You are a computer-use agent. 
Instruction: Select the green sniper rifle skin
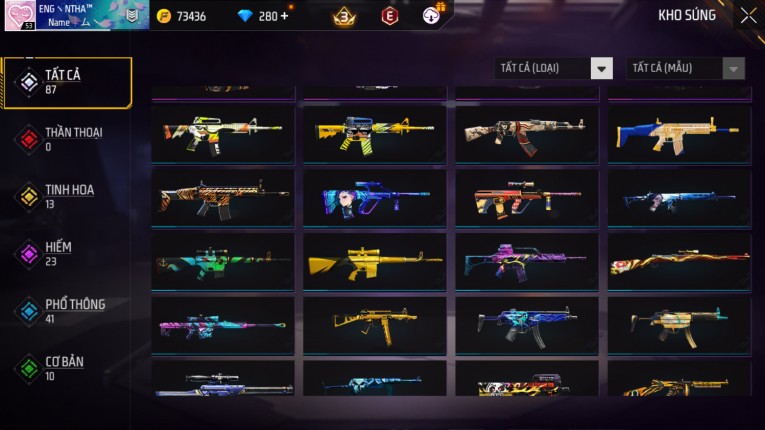(x=223, y=262)
